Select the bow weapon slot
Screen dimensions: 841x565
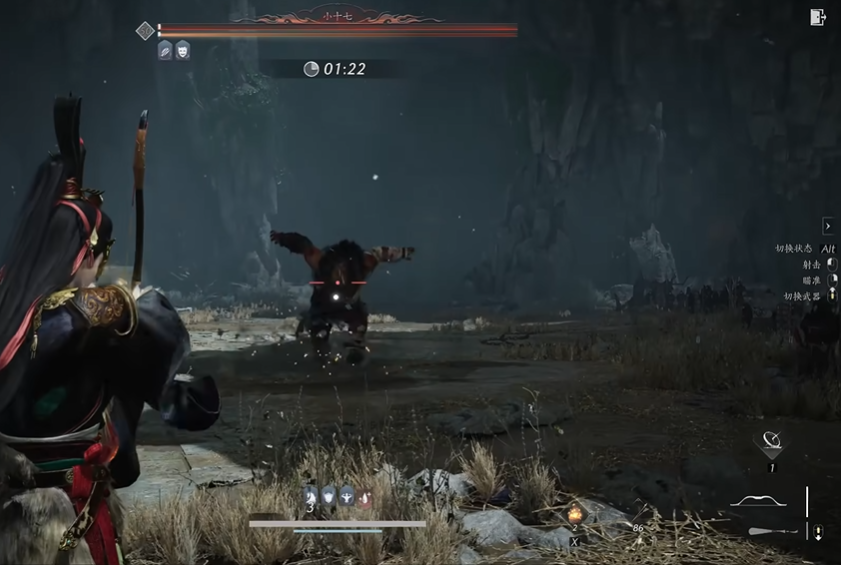pyautogui.click(x=759, y=500)
